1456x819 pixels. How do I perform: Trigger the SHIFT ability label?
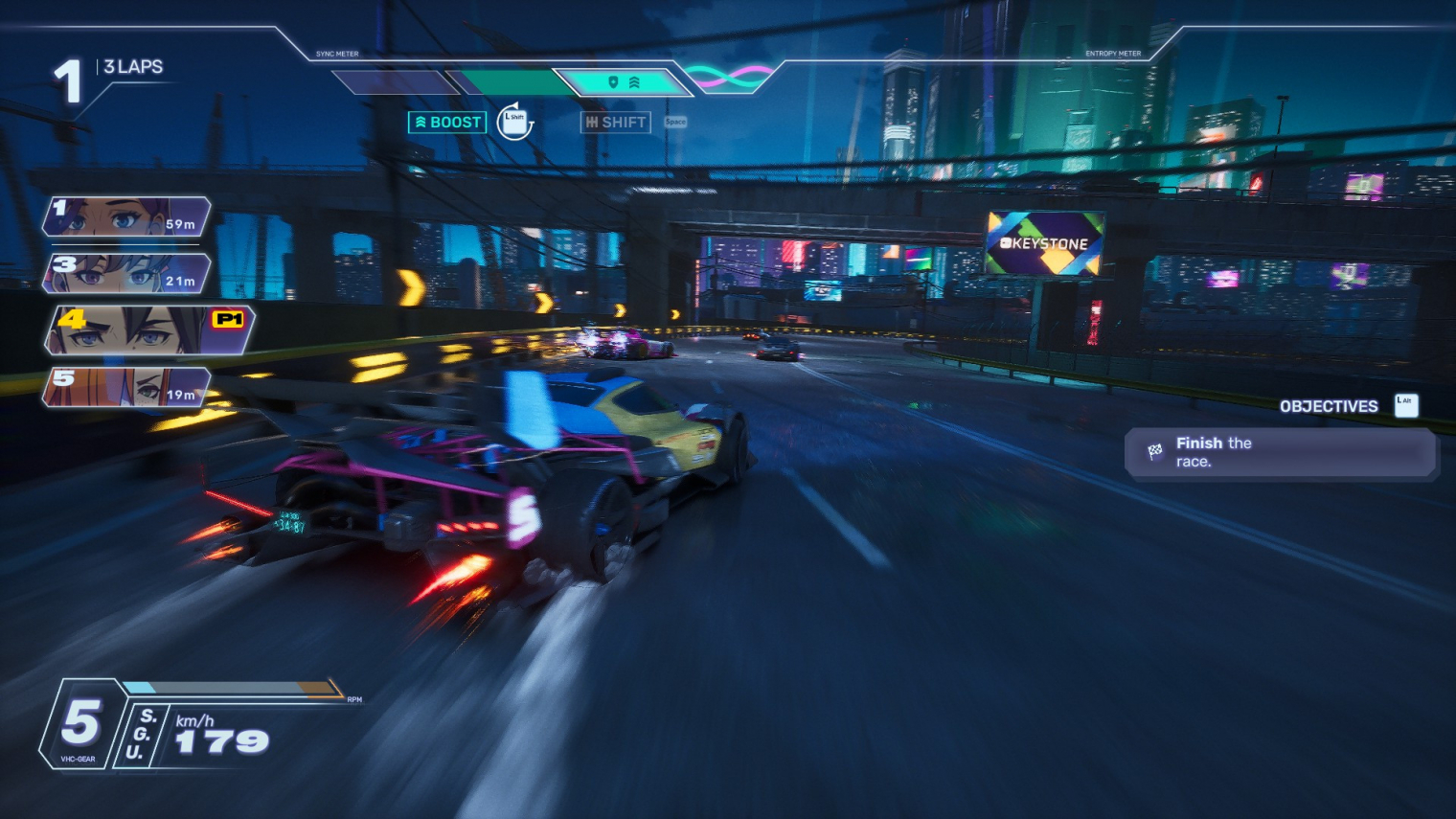click(616, 123)
